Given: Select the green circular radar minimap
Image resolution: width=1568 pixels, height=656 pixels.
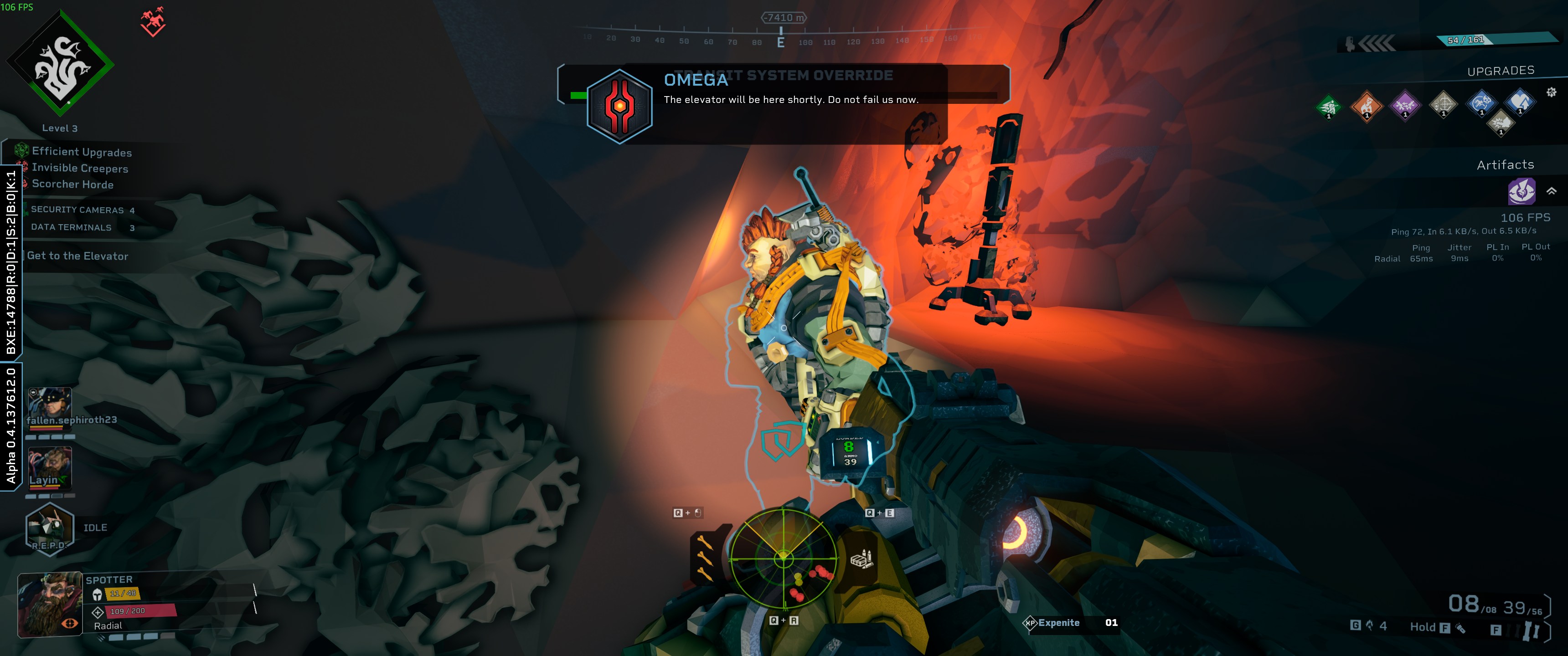Looking at the screenshot, I should pos(783,559).
